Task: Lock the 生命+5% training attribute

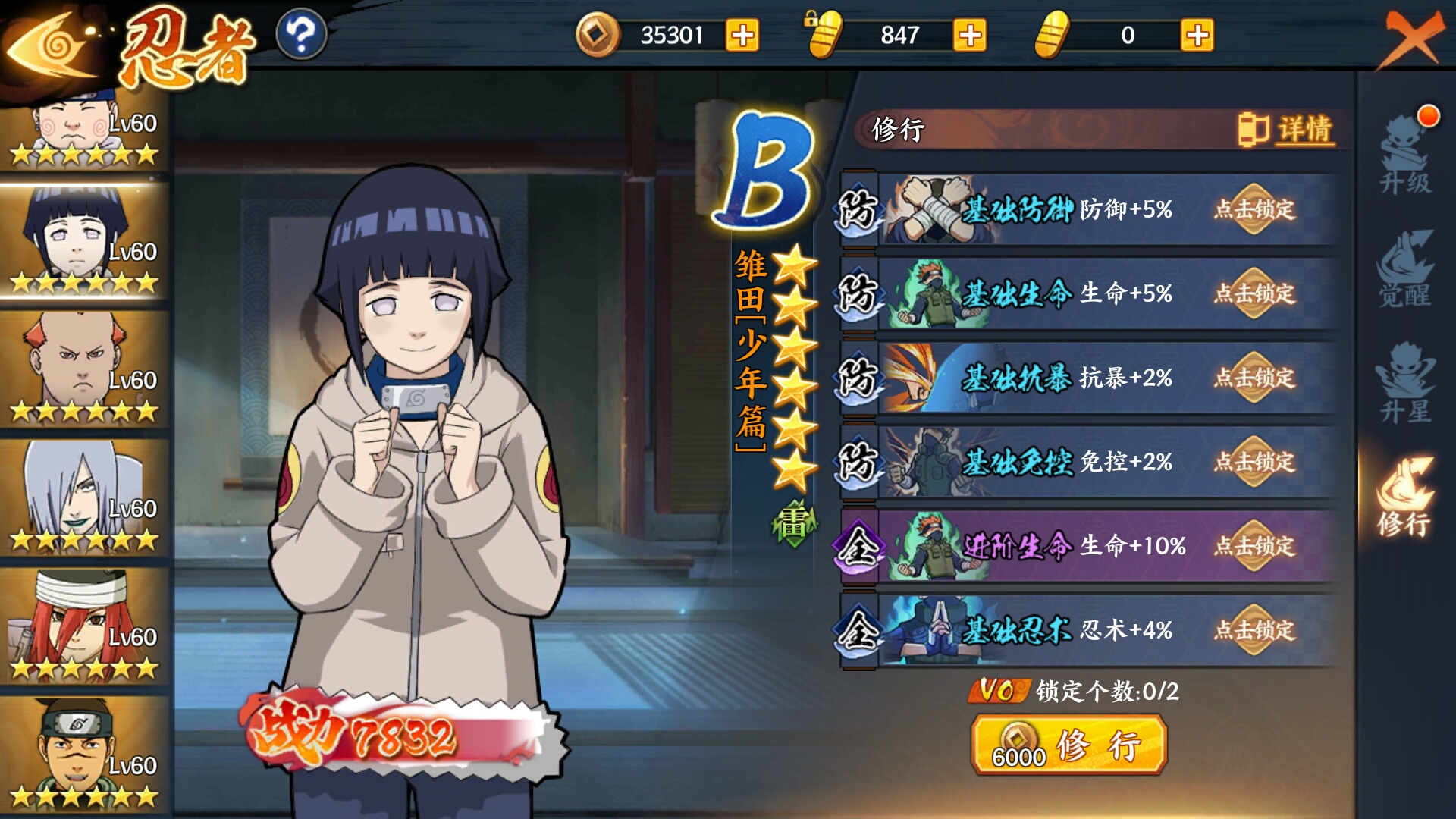Action: click(x=1254, y=293)
